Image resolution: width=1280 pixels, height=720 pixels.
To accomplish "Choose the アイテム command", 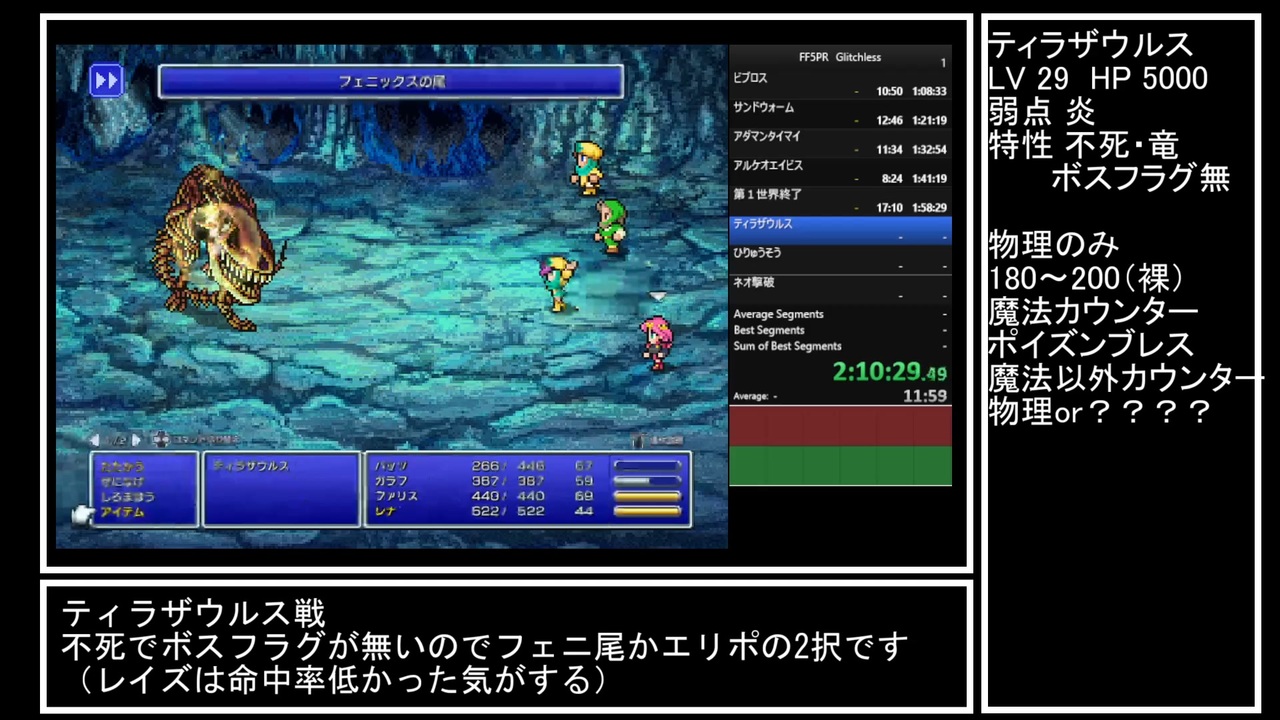I will click(122, 512).
